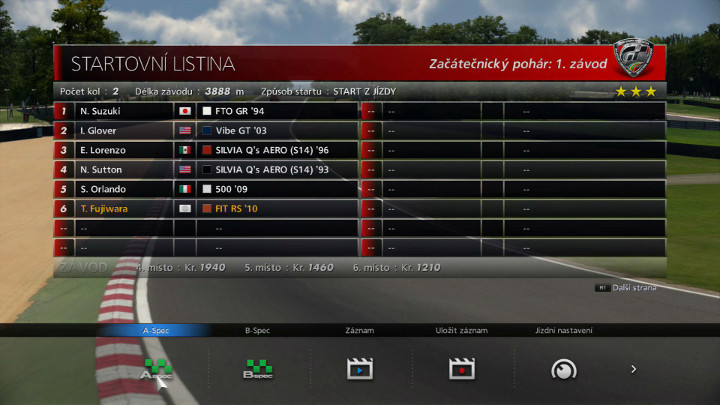Select the Uložit záznam save replay icon

pyautogui.click(x=461, y=369)
